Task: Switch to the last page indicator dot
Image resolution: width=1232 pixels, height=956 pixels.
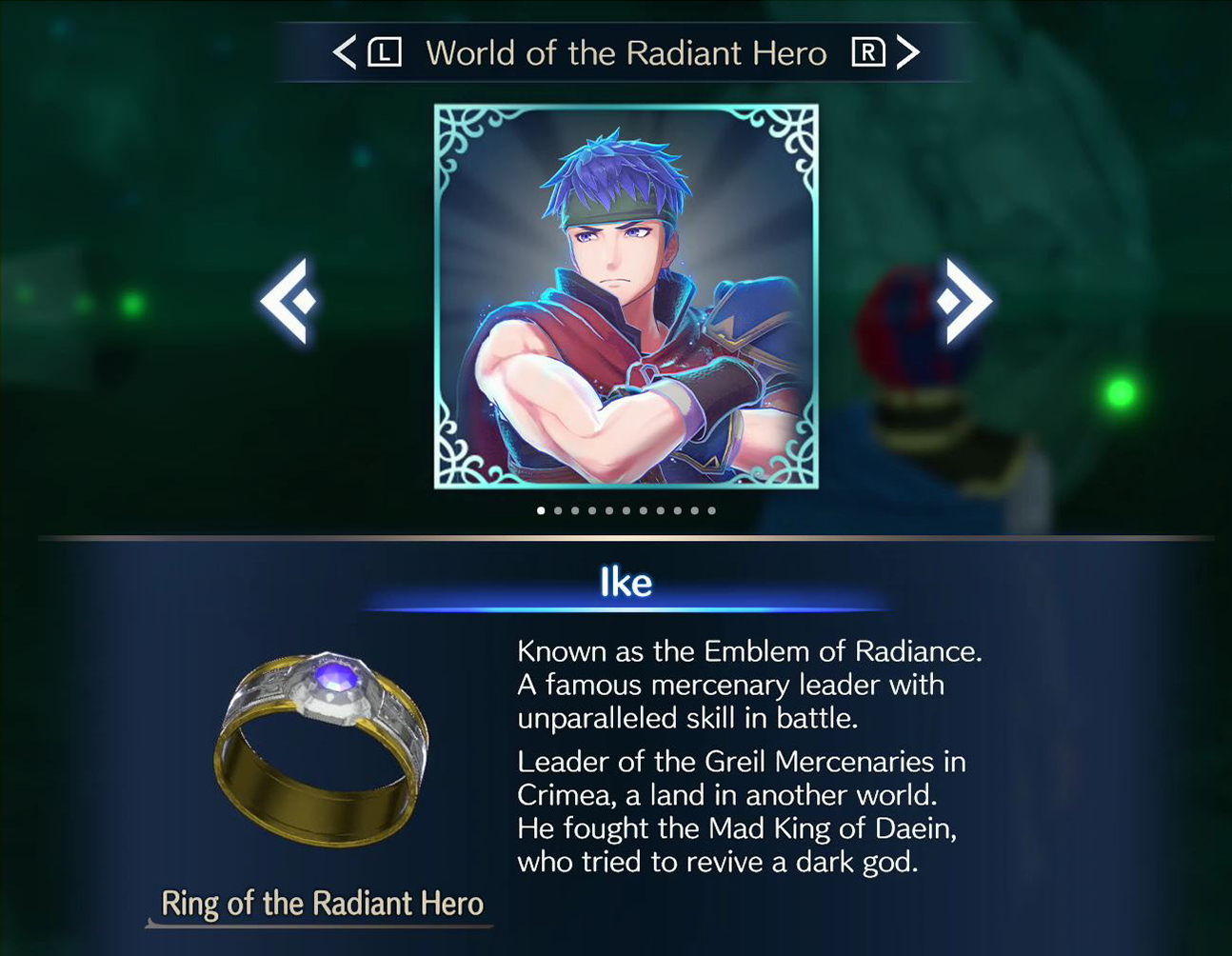Action: point(710,510)
